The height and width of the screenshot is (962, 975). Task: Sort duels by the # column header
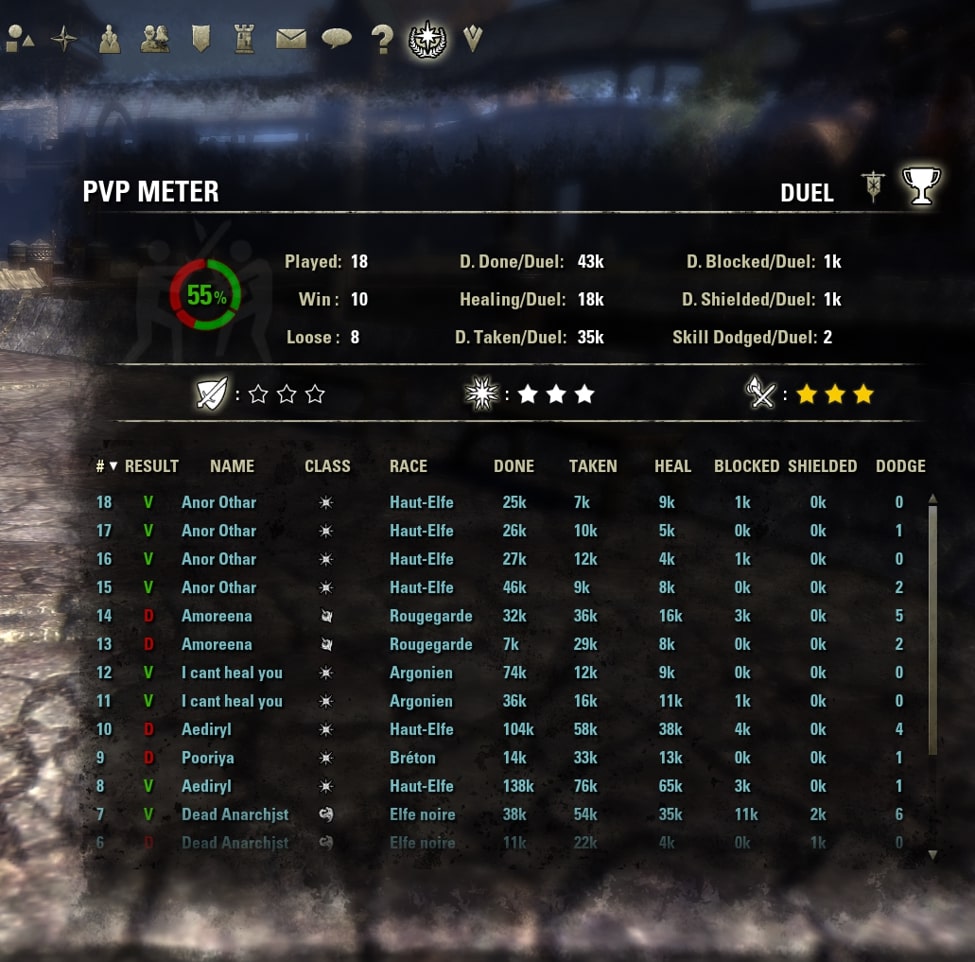[x=106, y=466]
